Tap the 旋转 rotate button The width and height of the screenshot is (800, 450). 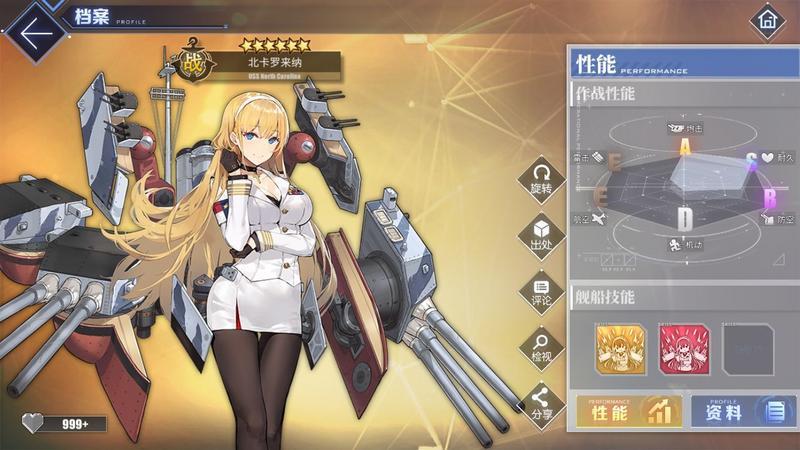click(541, 177)
